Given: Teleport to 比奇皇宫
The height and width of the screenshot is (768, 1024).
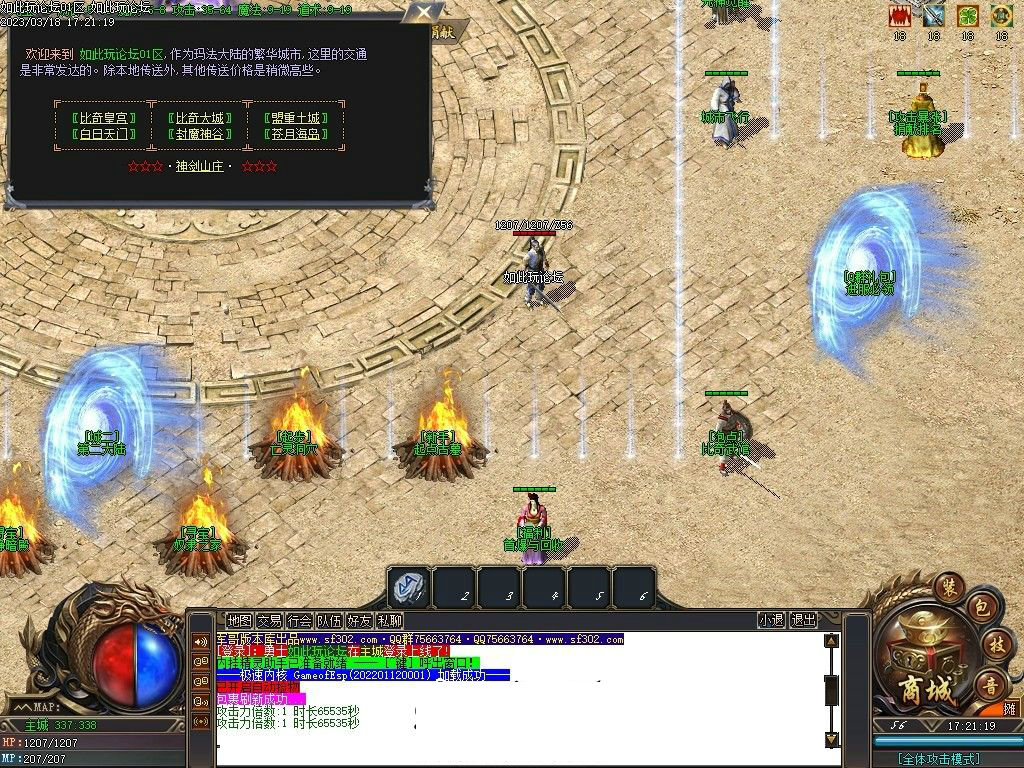Looking at the screenshot, I should click(x=100, y=117).
